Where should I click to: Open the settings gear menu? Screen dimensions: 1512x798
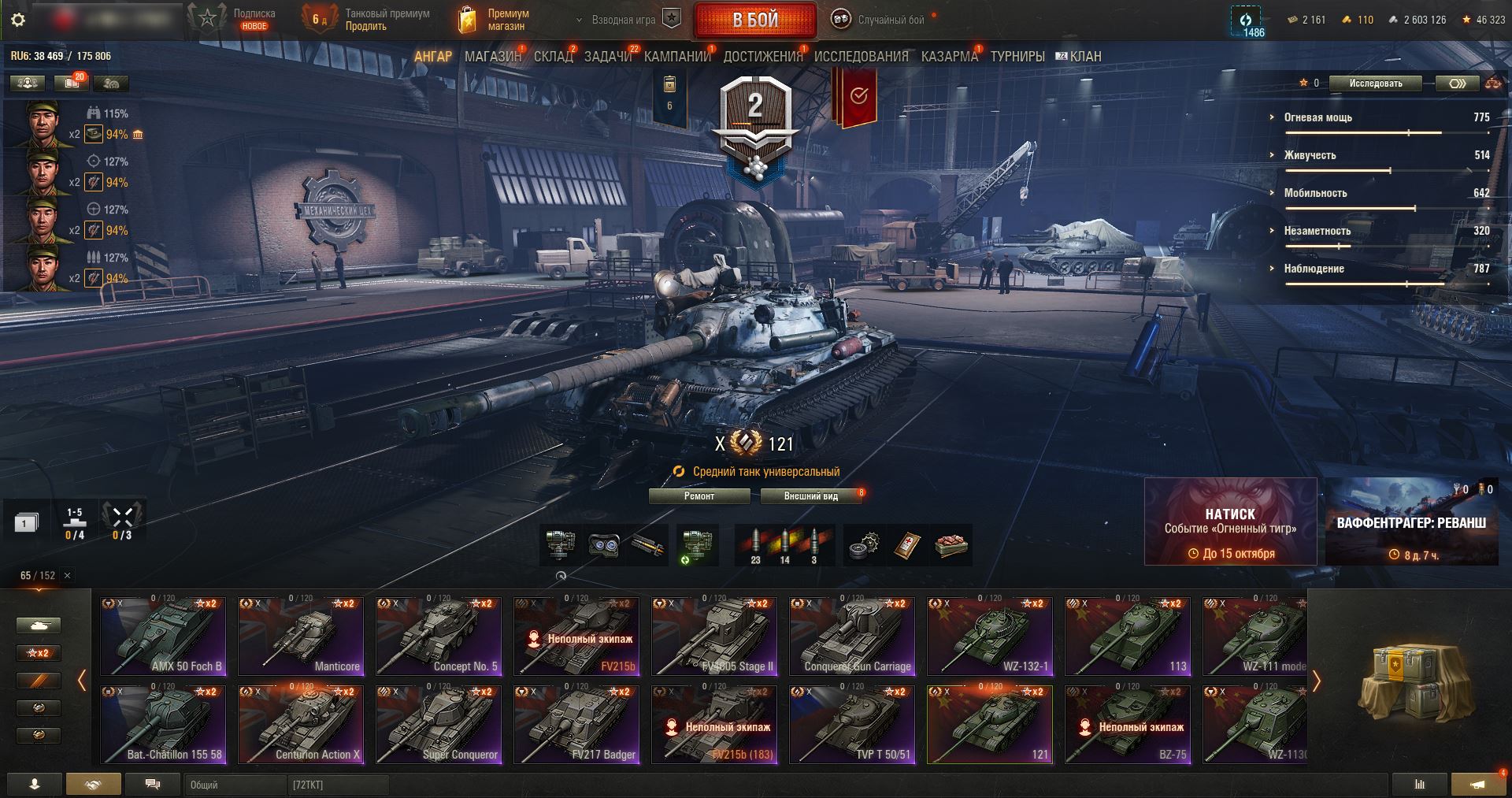click(18, 20)
